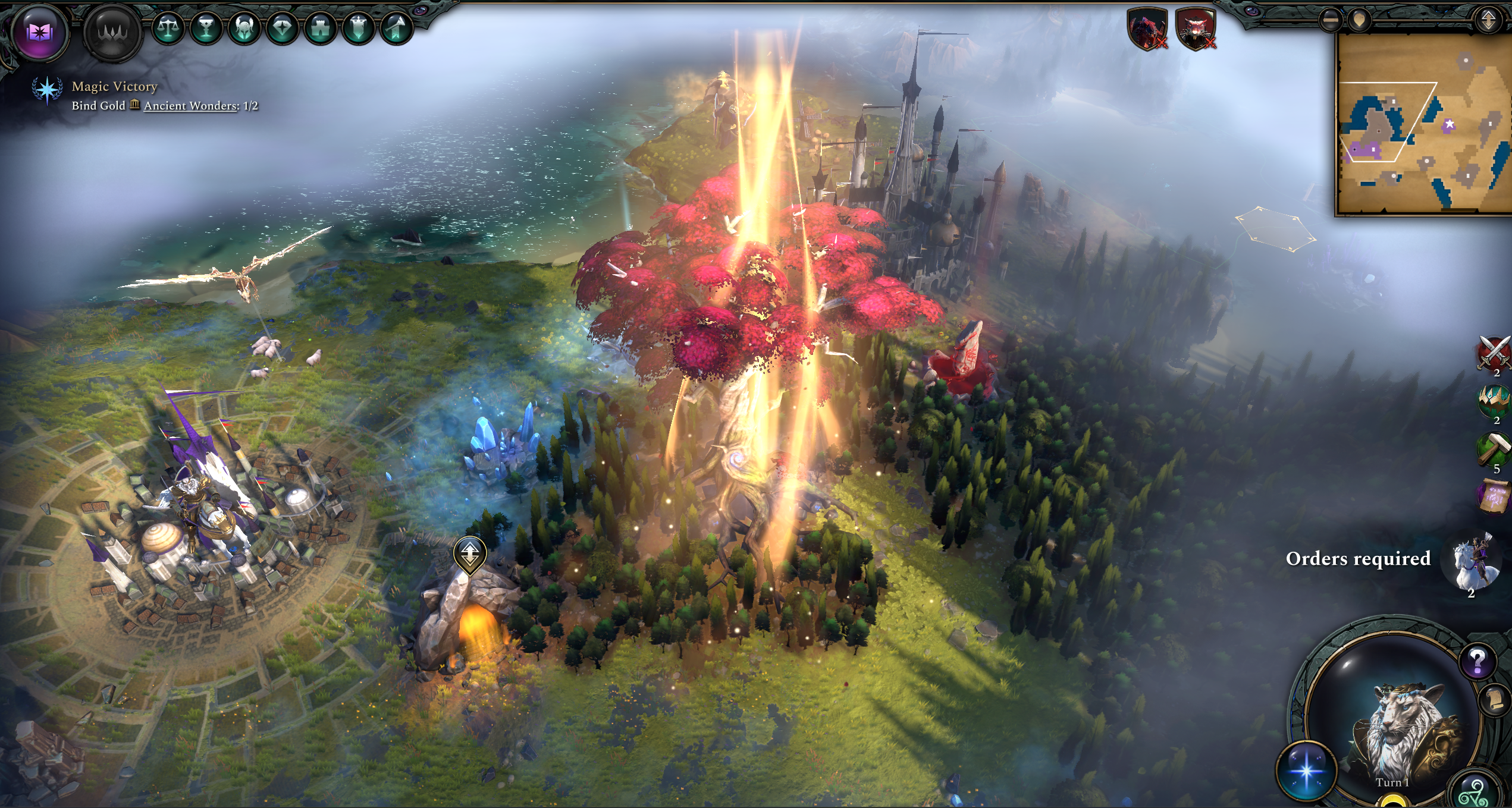This screenshot has height=808, width=1512.
Task: Select the red dragon rival portrait
Action: click(x=1147, y=28)
